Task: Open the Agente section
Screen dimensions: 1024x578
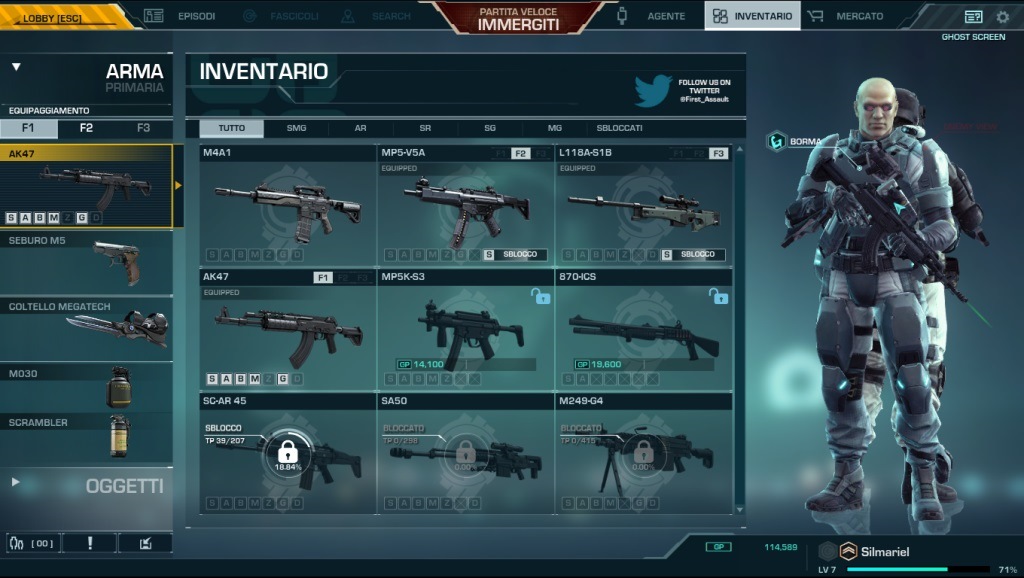Action: (x=656, y=16)
